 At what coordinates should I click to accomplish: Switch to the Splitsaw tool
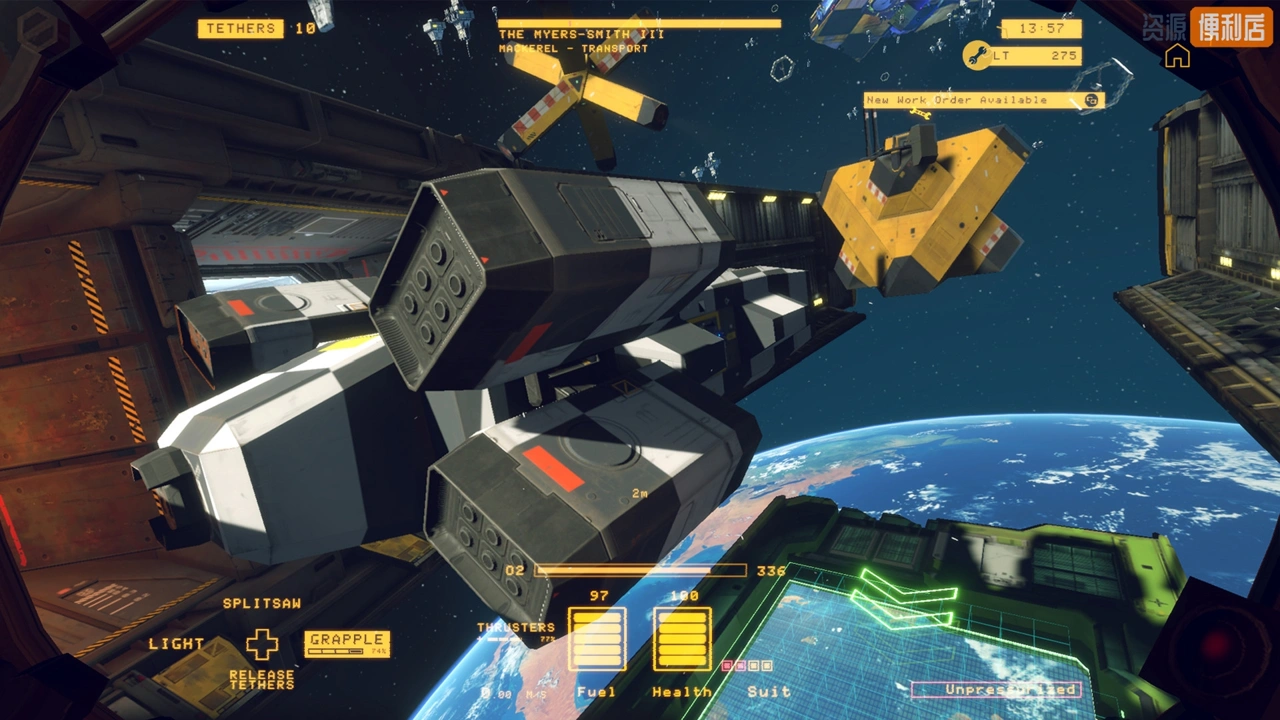[x=262, y=604]
